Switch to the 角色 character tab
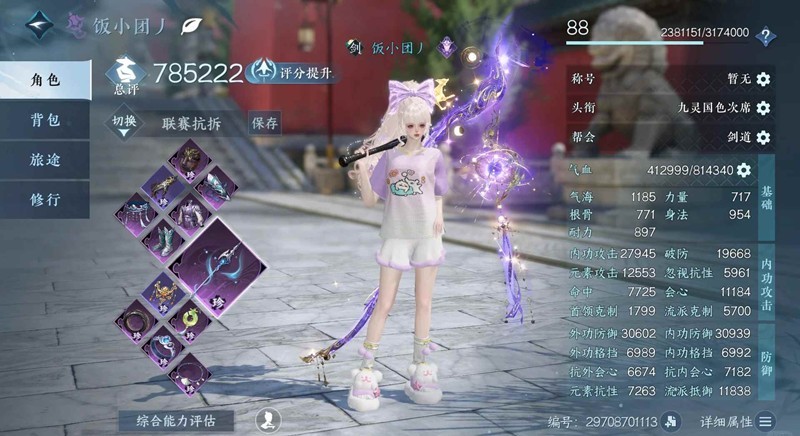Screen dimensions: 800x436 pyautogui.click(x=45, y=80)
